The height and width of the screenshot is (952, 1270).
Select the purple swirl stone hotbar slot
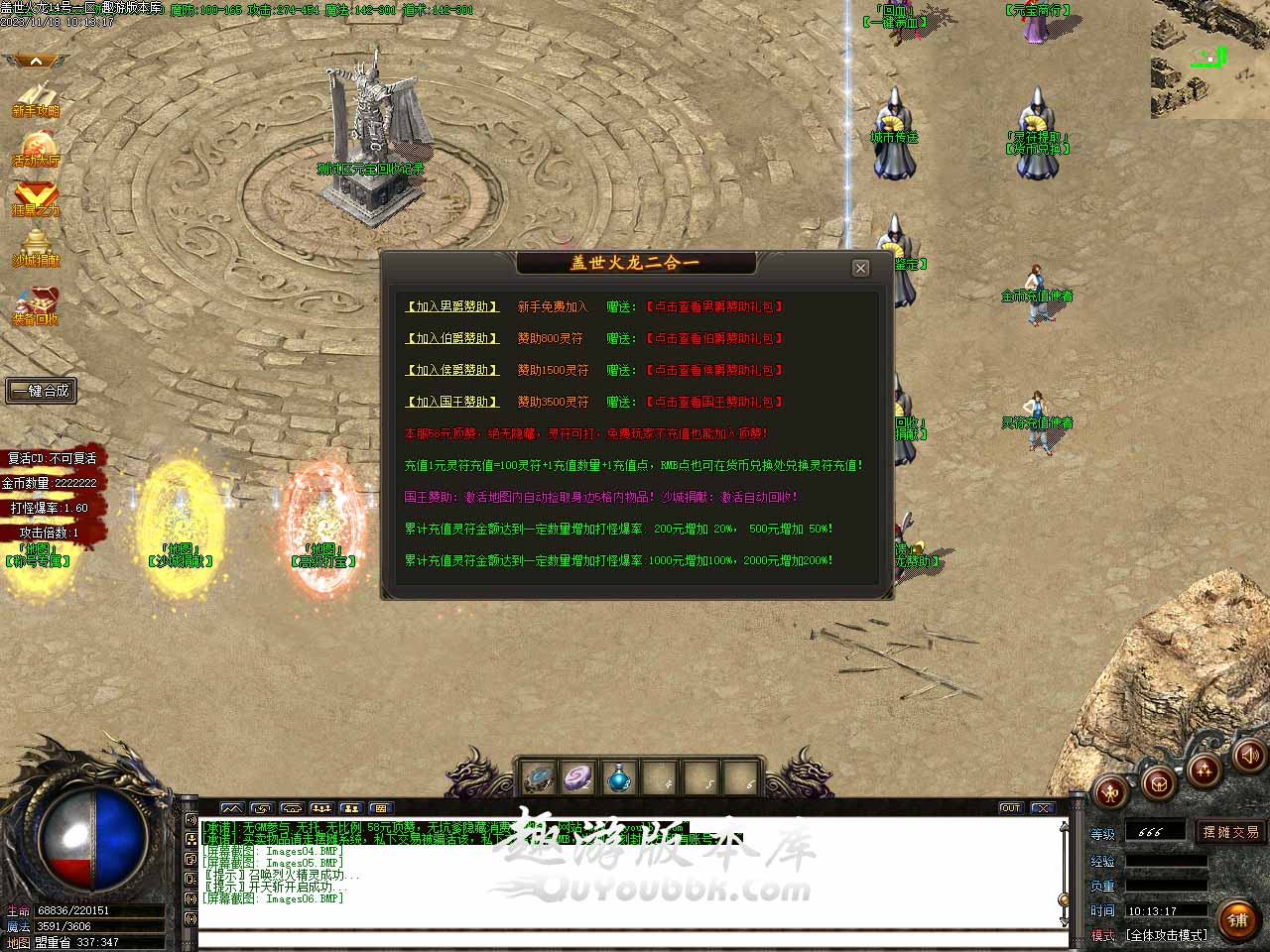[578, 778]
